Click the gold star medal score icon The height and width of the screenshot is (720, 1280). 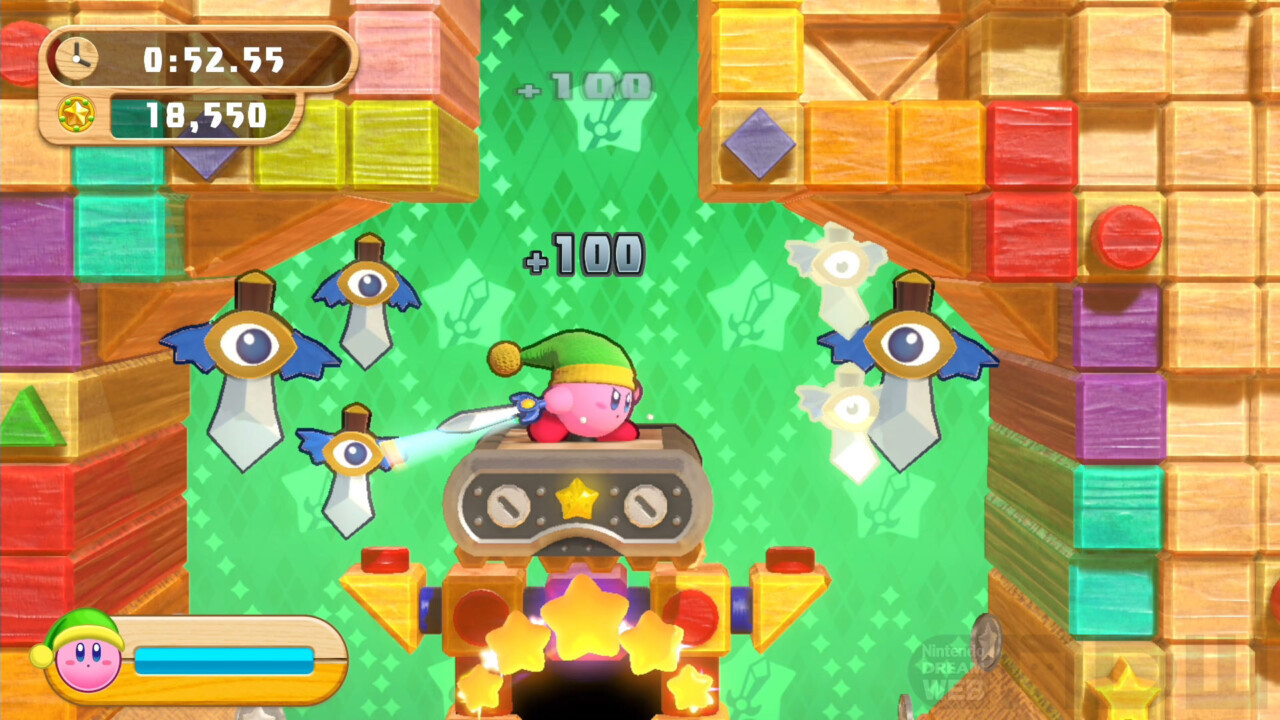coord(76,115)
